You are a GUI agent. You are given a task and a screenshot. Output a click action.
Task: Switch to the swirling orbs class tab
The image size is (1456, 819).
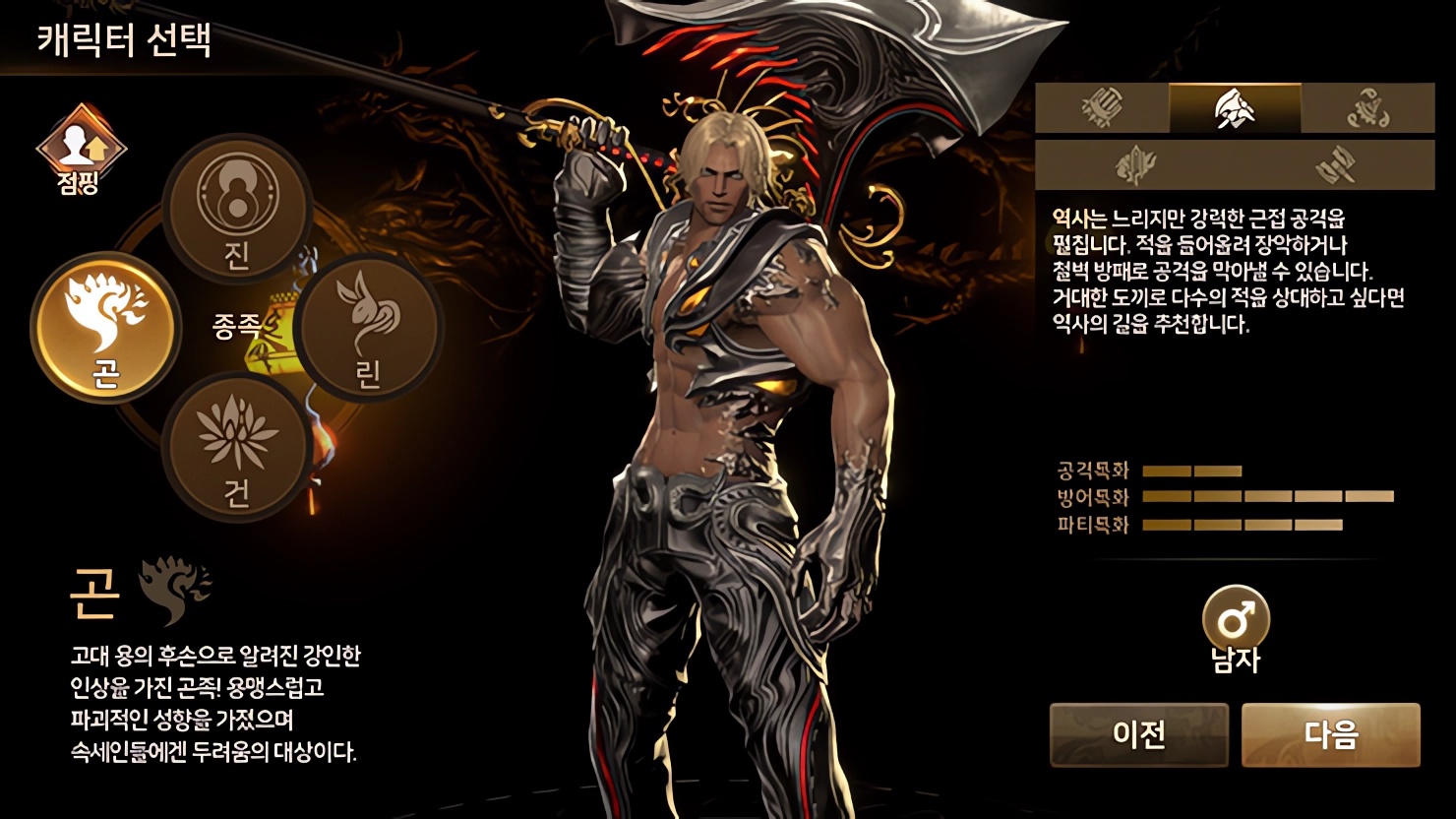1367,108
